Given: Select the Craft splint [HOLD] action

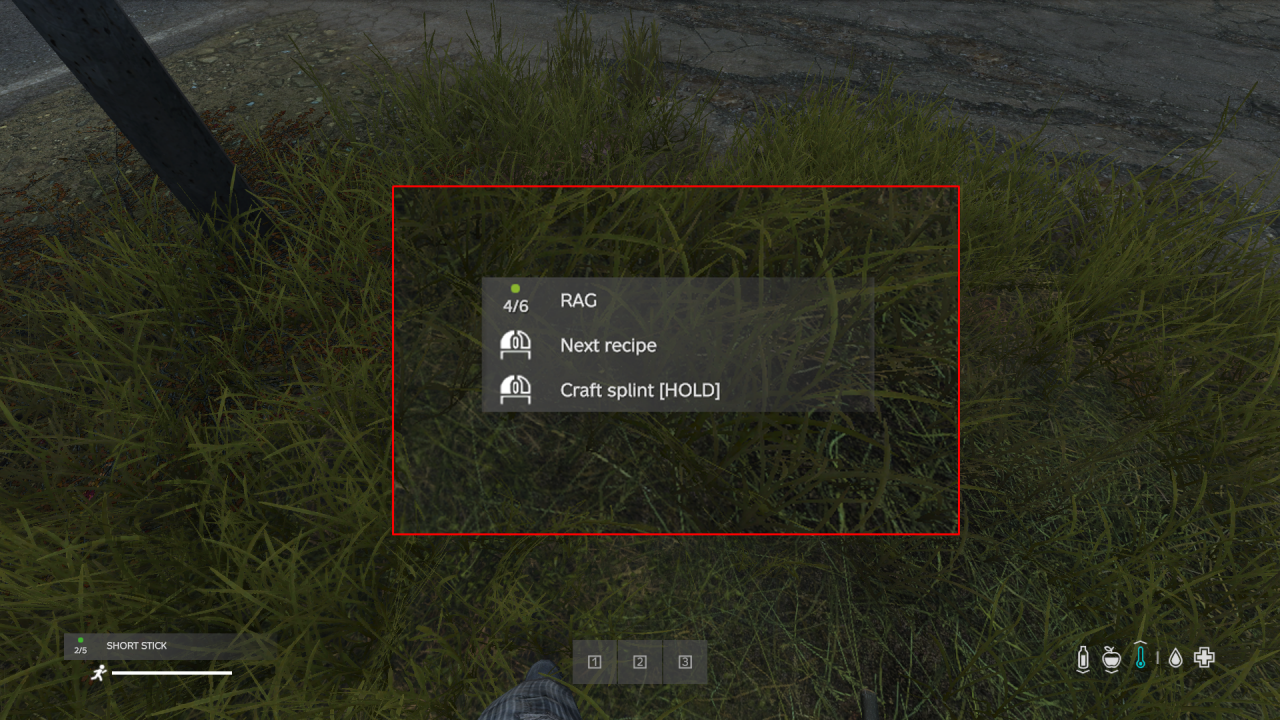Looking at the screenshot, I should (x=640, y=390).
